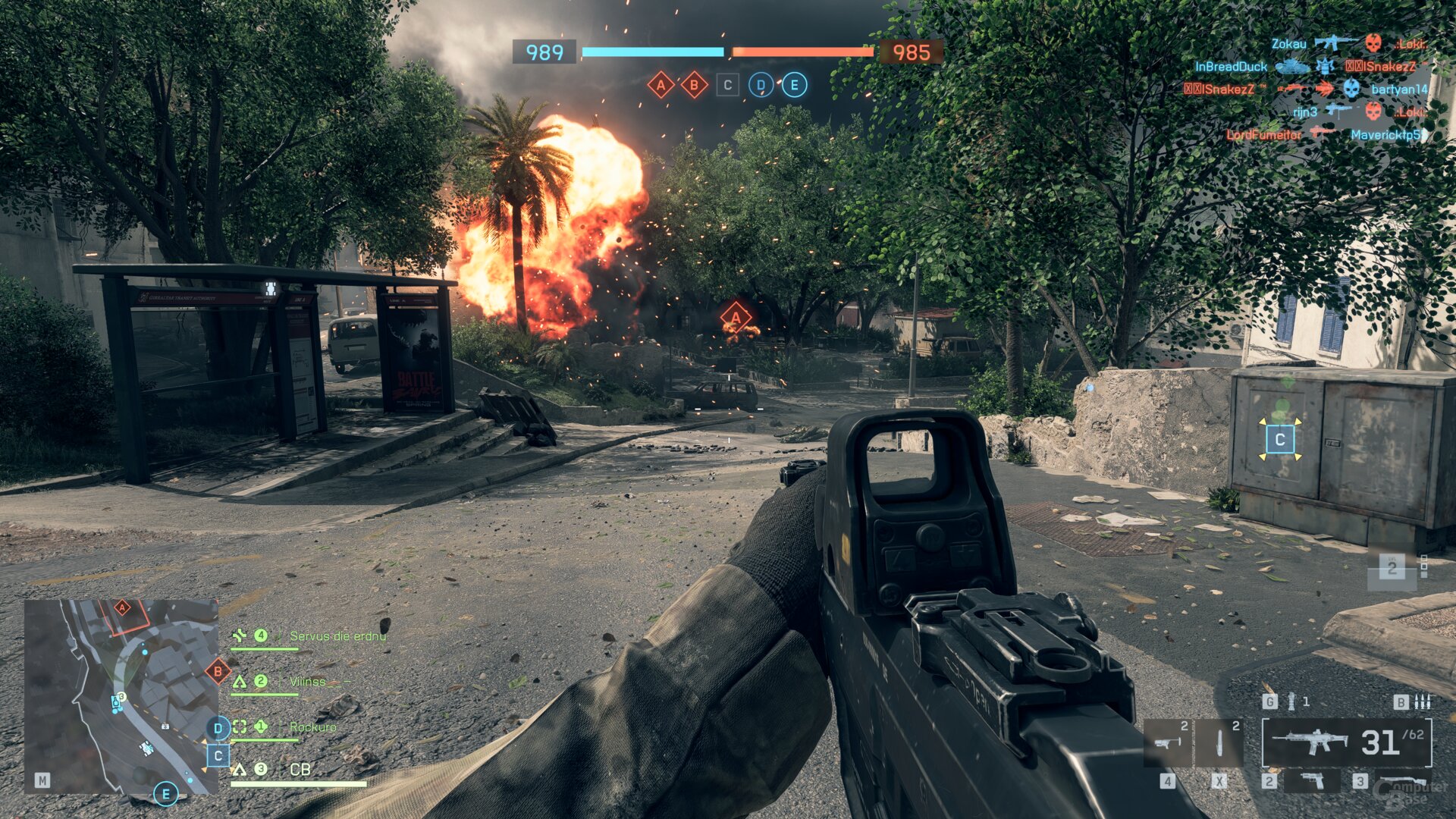
Task: Switch to the pistol sidearm slot
Action: click(1311, 780)
